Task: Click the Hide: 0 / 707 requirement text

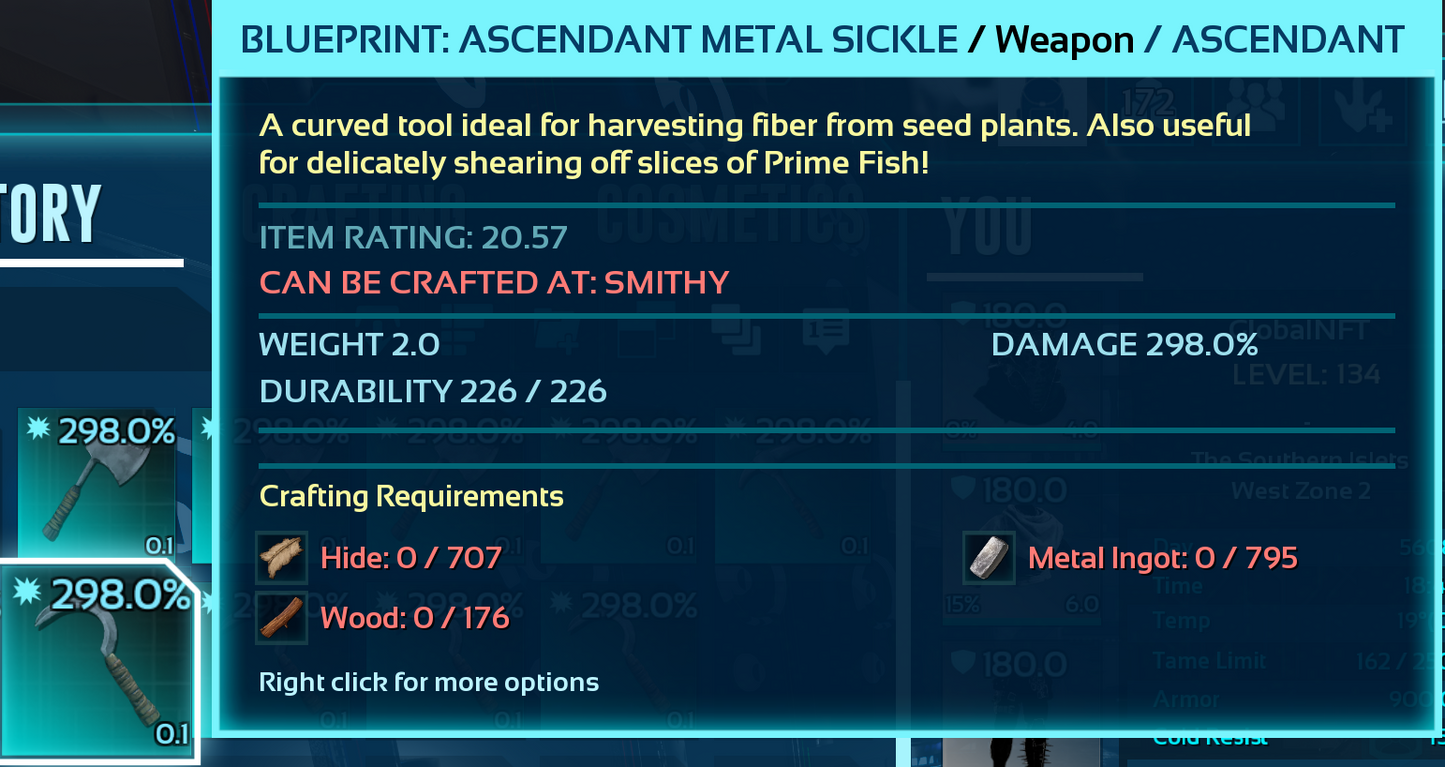Action: 411,557
